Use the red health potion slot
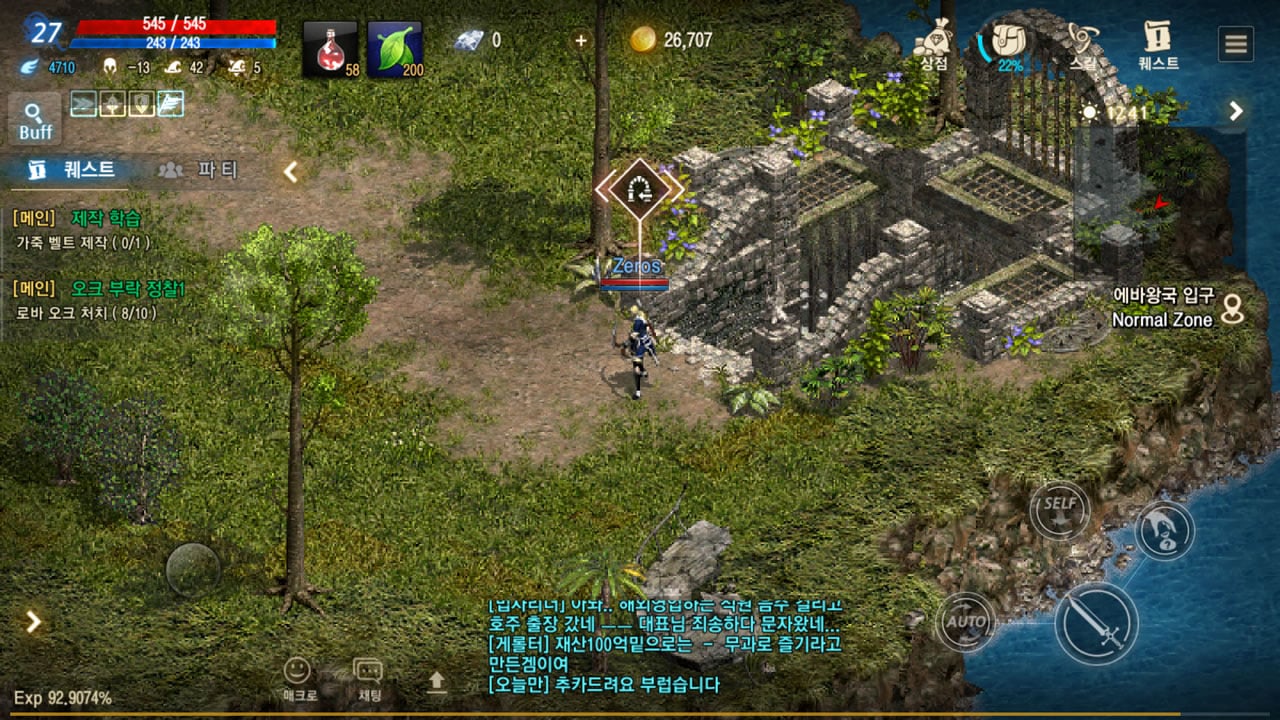1280x720 pixels. pos(330,49)
